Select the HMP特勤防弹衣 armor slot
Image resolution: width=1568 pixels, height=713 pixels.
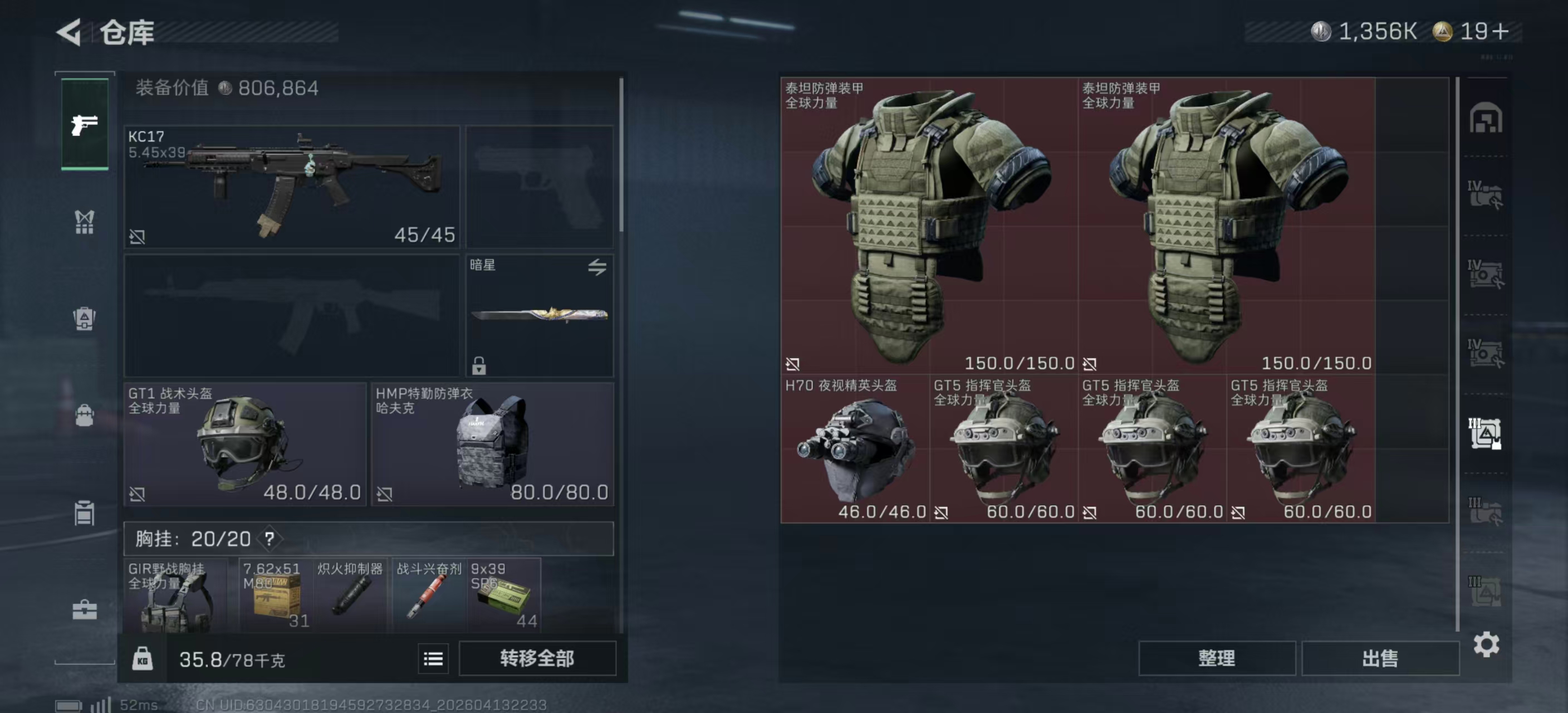click(492, 444)
